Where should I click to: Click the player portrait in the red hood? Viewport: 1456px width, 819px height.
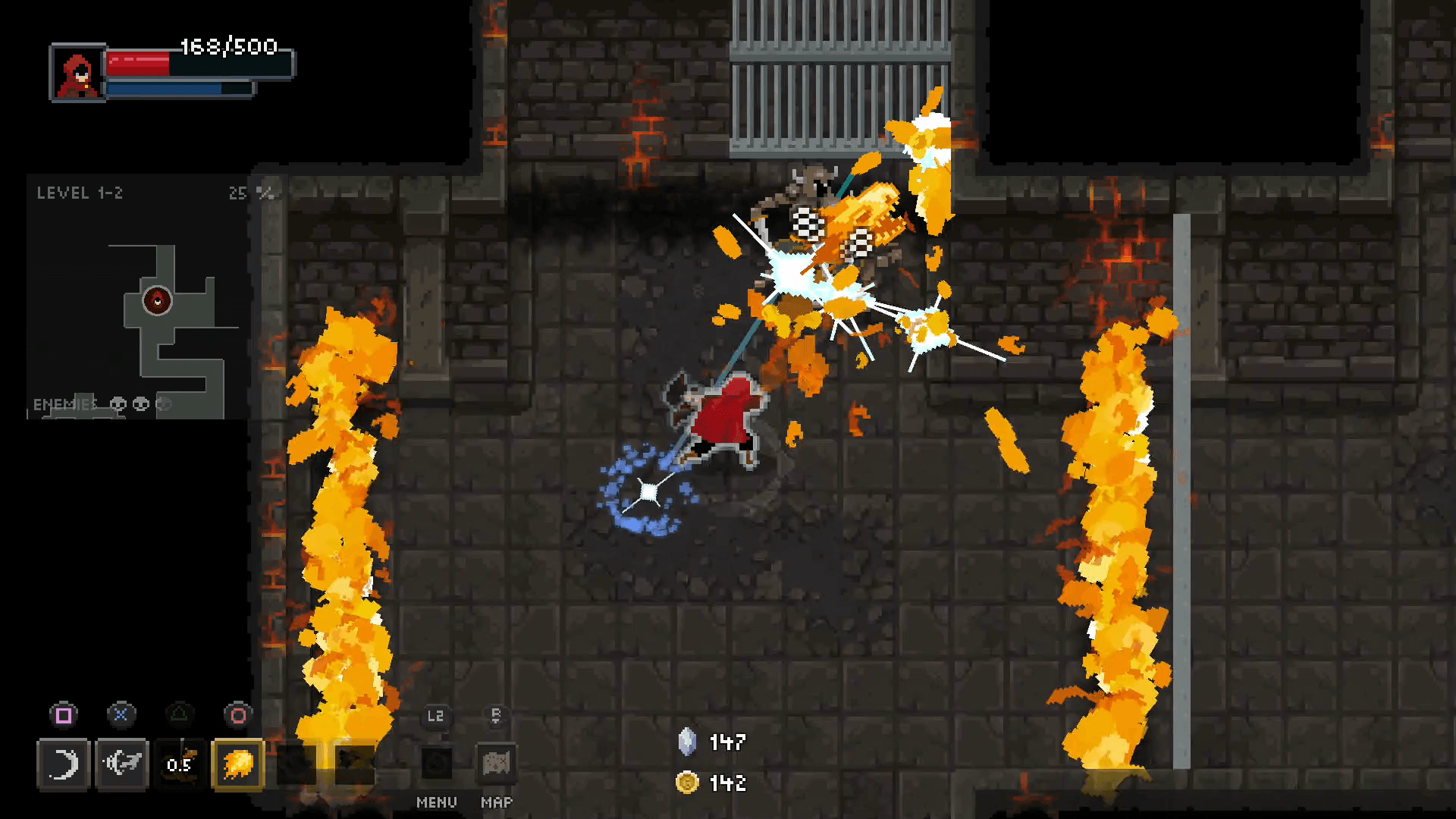click(x=76, y=73)
